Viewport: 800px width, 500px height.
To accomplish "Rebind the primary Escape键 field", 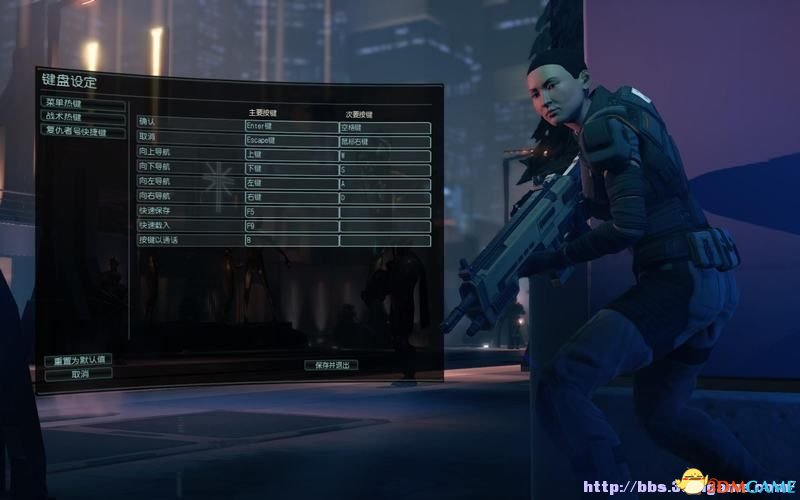I will tap(290, 142).
